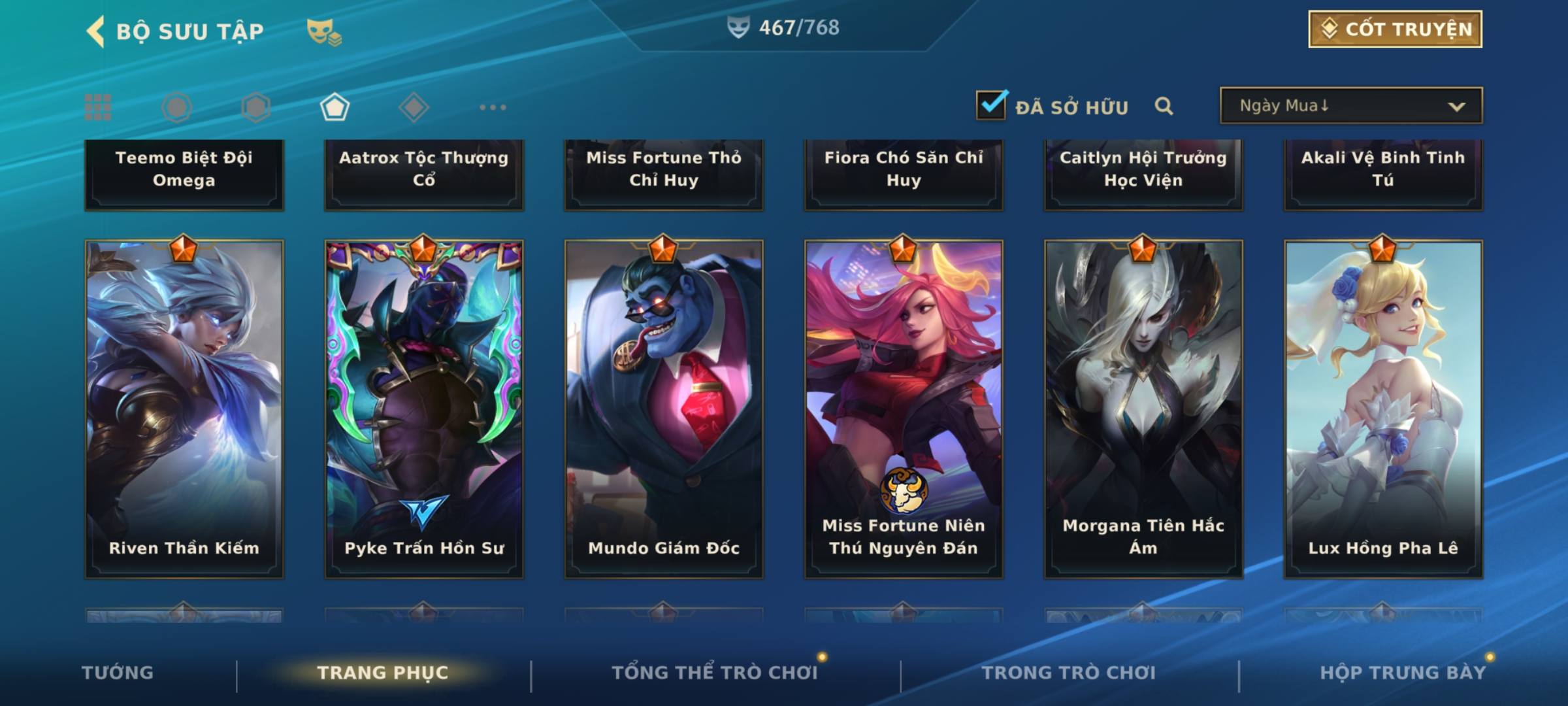1568x706 pixels.
Task: Choose the pentagon rarity filter
Action: [335, 107]
